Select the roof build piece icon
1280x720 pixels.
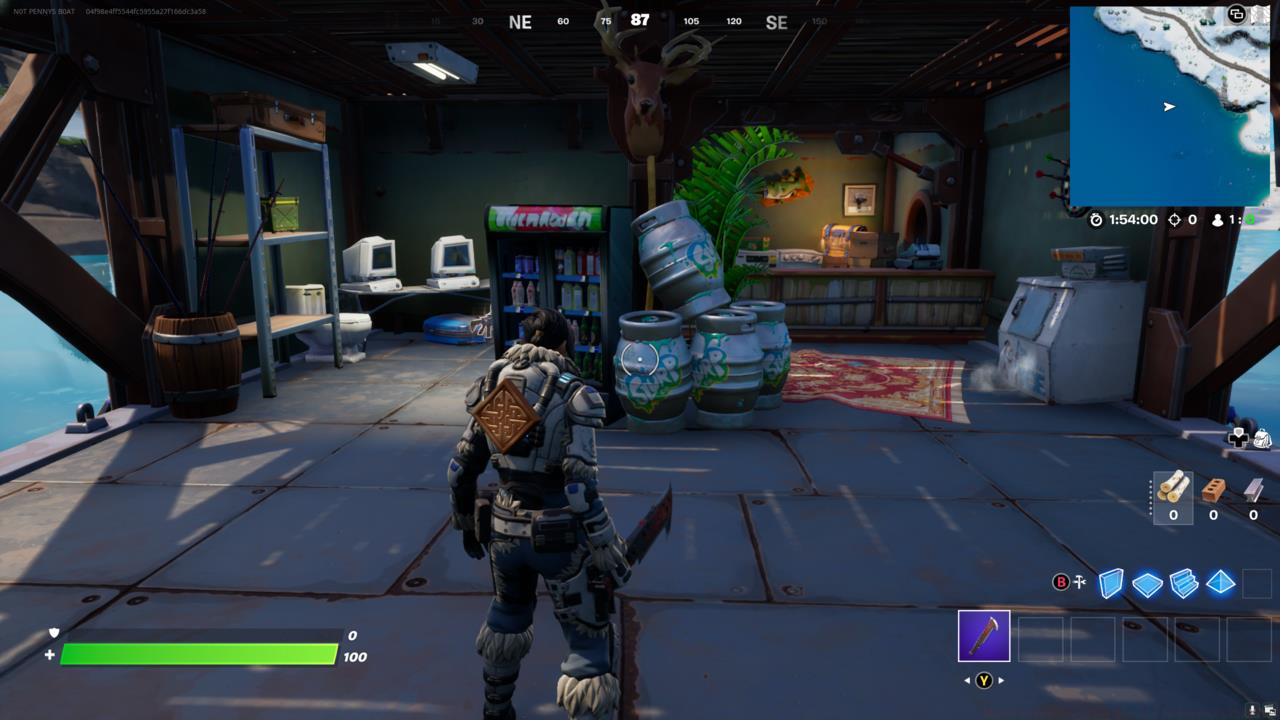point(1220,582)
